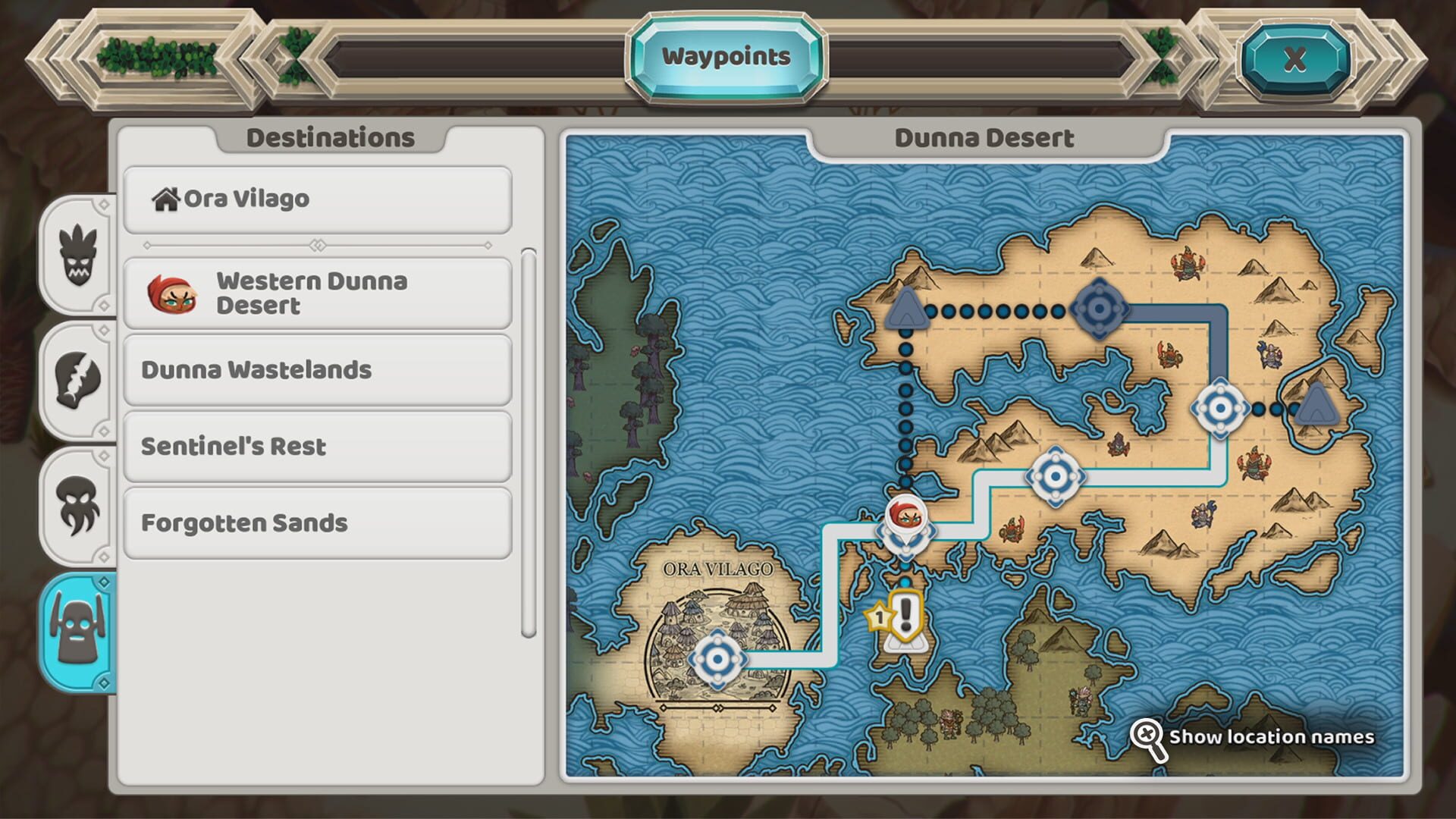Click the home icon beside Ora Vilago

point(166,199)
